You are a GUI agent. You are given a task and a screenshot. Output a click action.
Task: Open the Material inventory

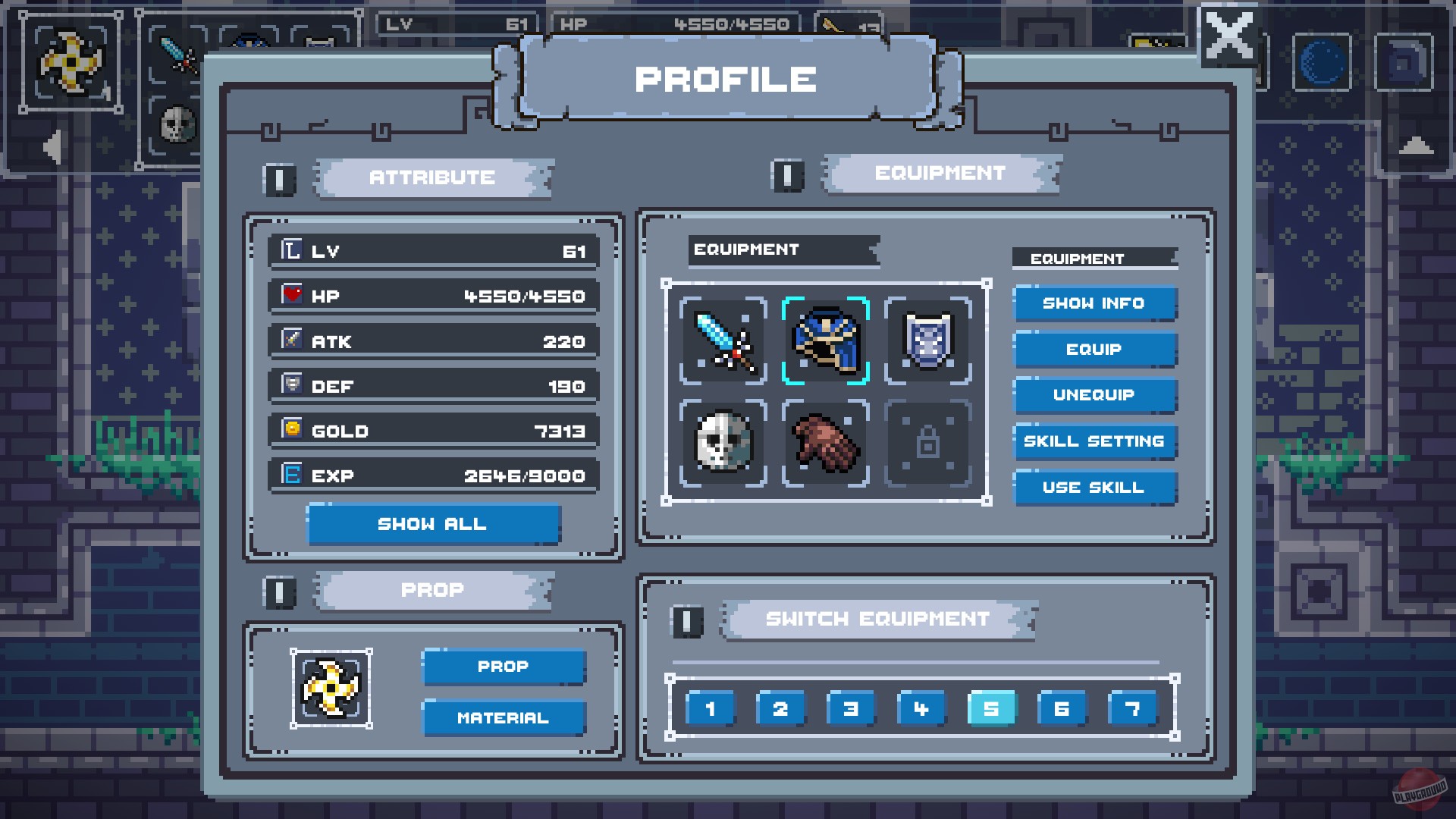pos(504,717)
